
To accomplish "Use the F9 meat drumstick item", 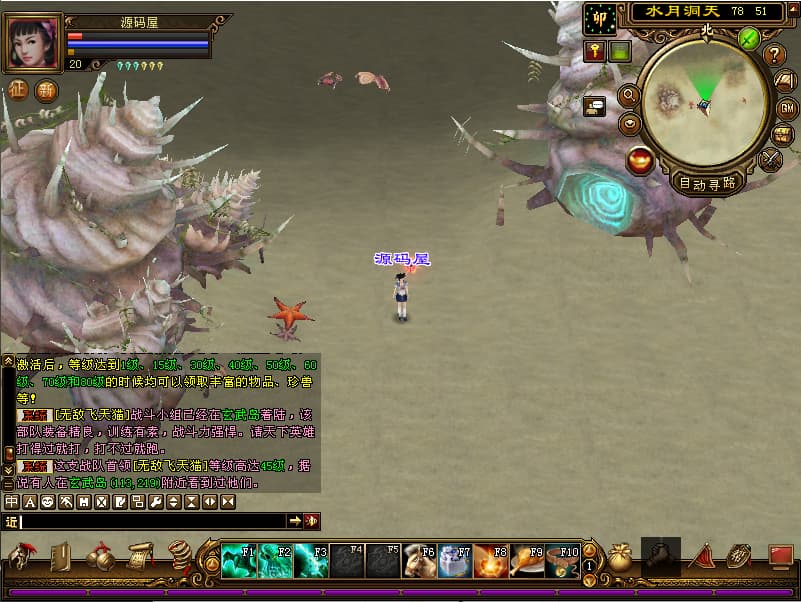I will [526, 561].
